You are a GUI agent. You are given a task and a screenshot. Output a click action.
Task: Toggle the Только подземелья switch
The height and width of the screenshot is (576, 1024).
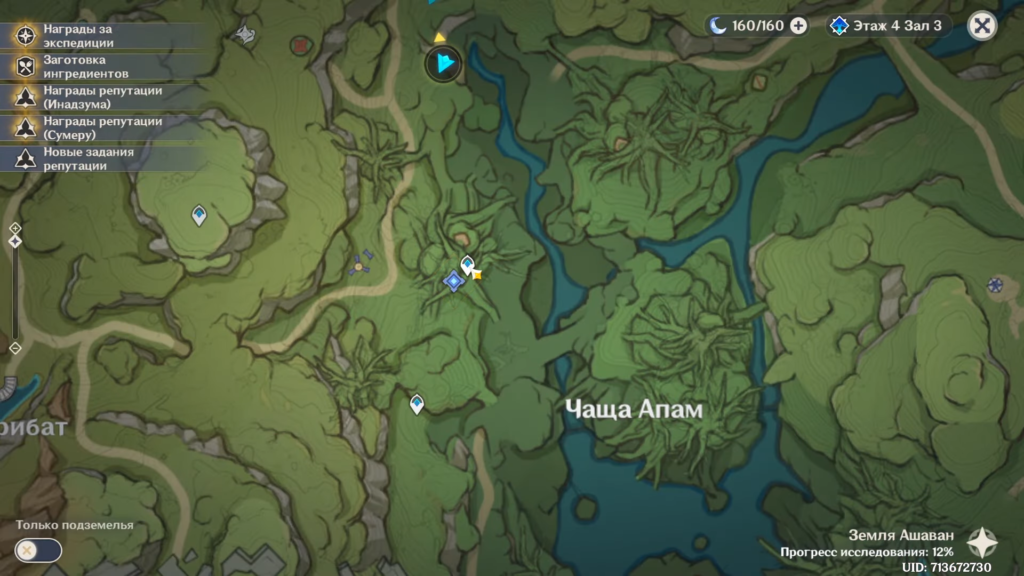[39, 549]
